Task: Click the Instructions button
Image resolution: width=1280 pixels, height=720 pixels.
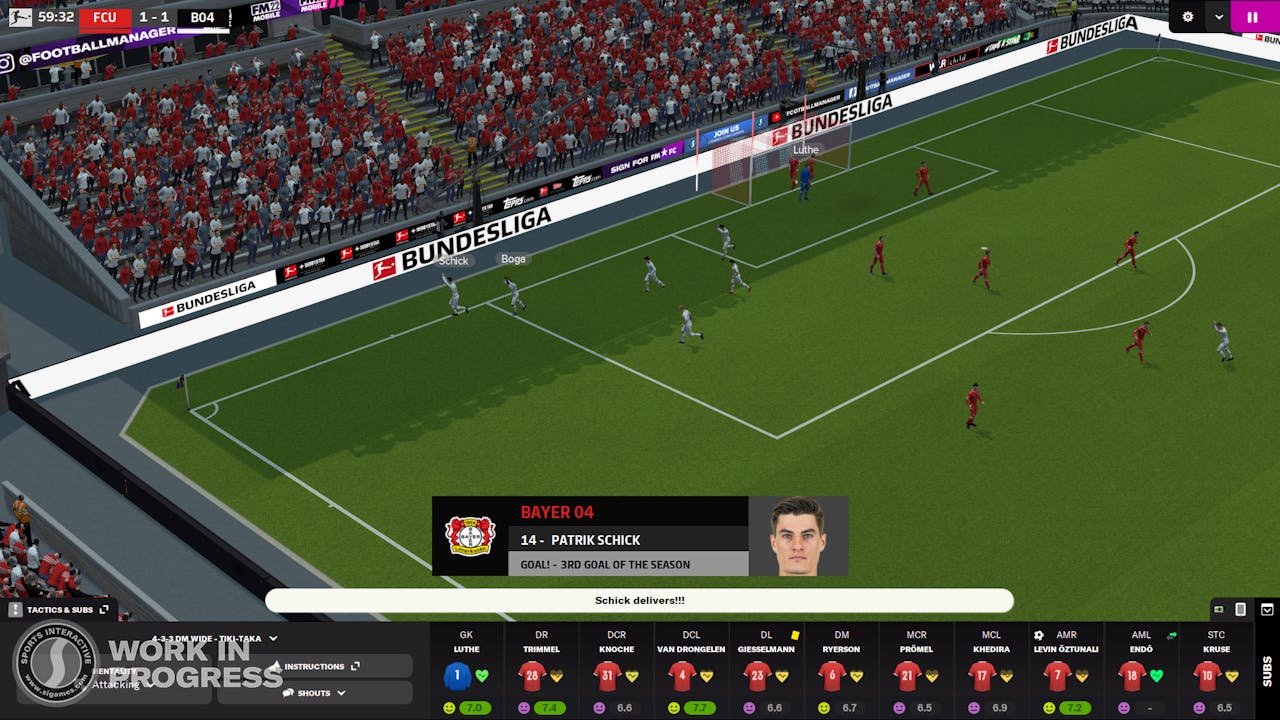Action: point(315,665)
